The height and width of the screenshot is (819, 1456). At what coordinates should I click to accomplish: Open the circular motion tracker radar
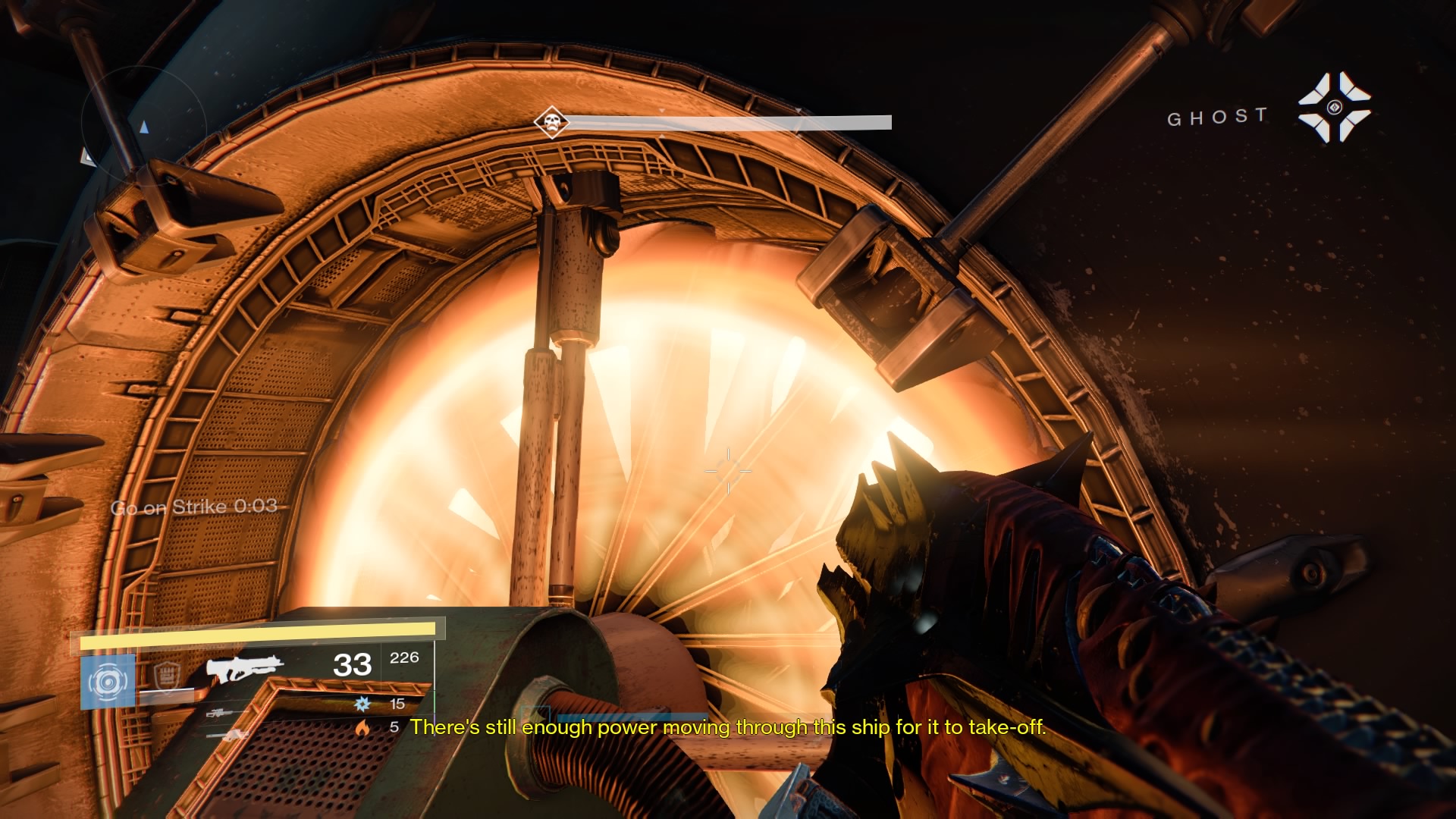coord(143,124)
